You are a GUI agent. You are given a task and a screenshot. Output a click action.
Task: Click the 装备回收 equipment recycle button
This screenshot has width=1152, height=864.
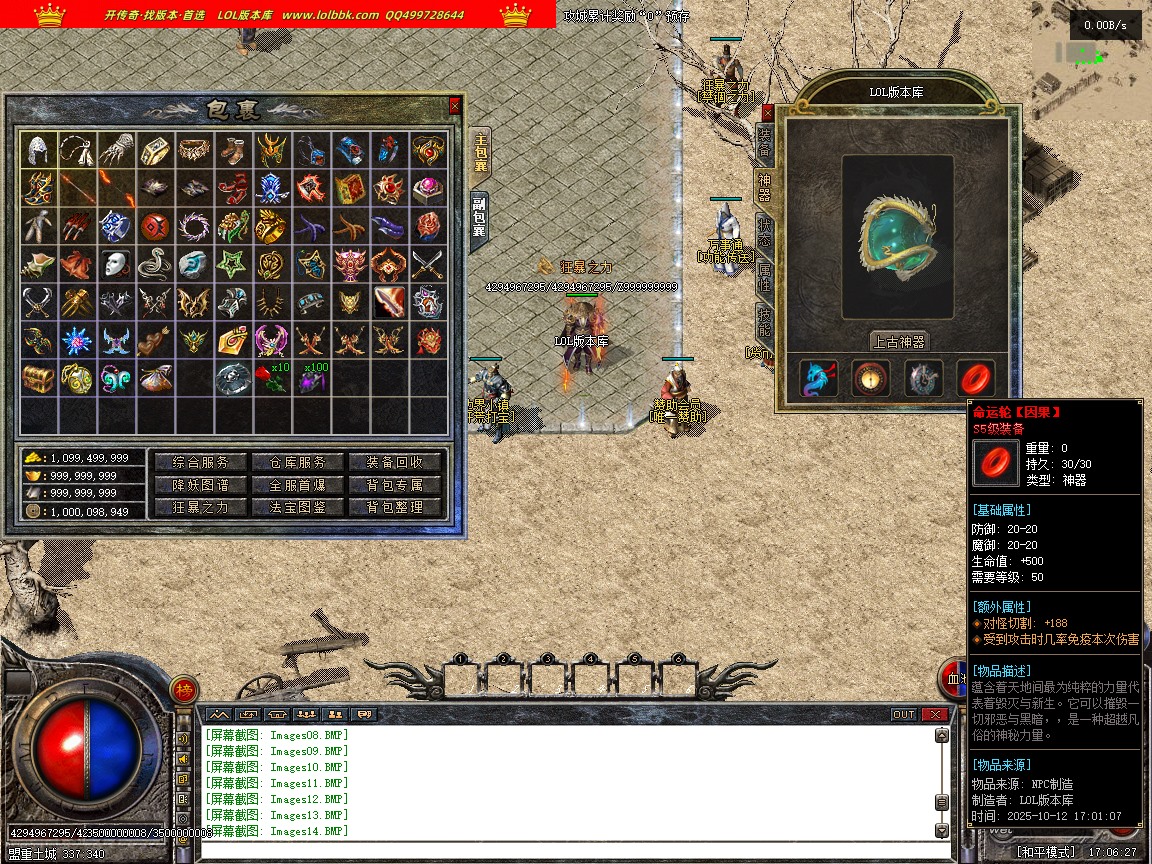click(x=394, y=462)
